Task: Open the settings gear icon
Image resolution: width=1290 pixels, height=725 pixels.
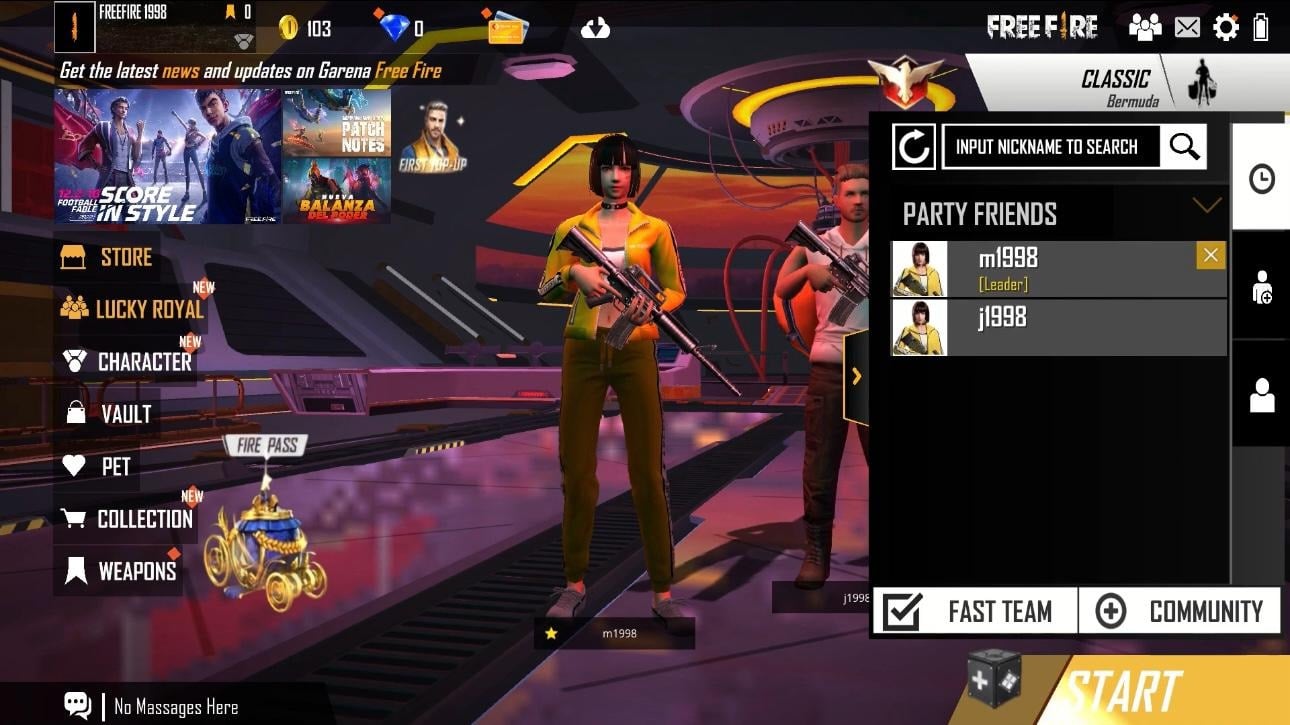Action: 1226,27
